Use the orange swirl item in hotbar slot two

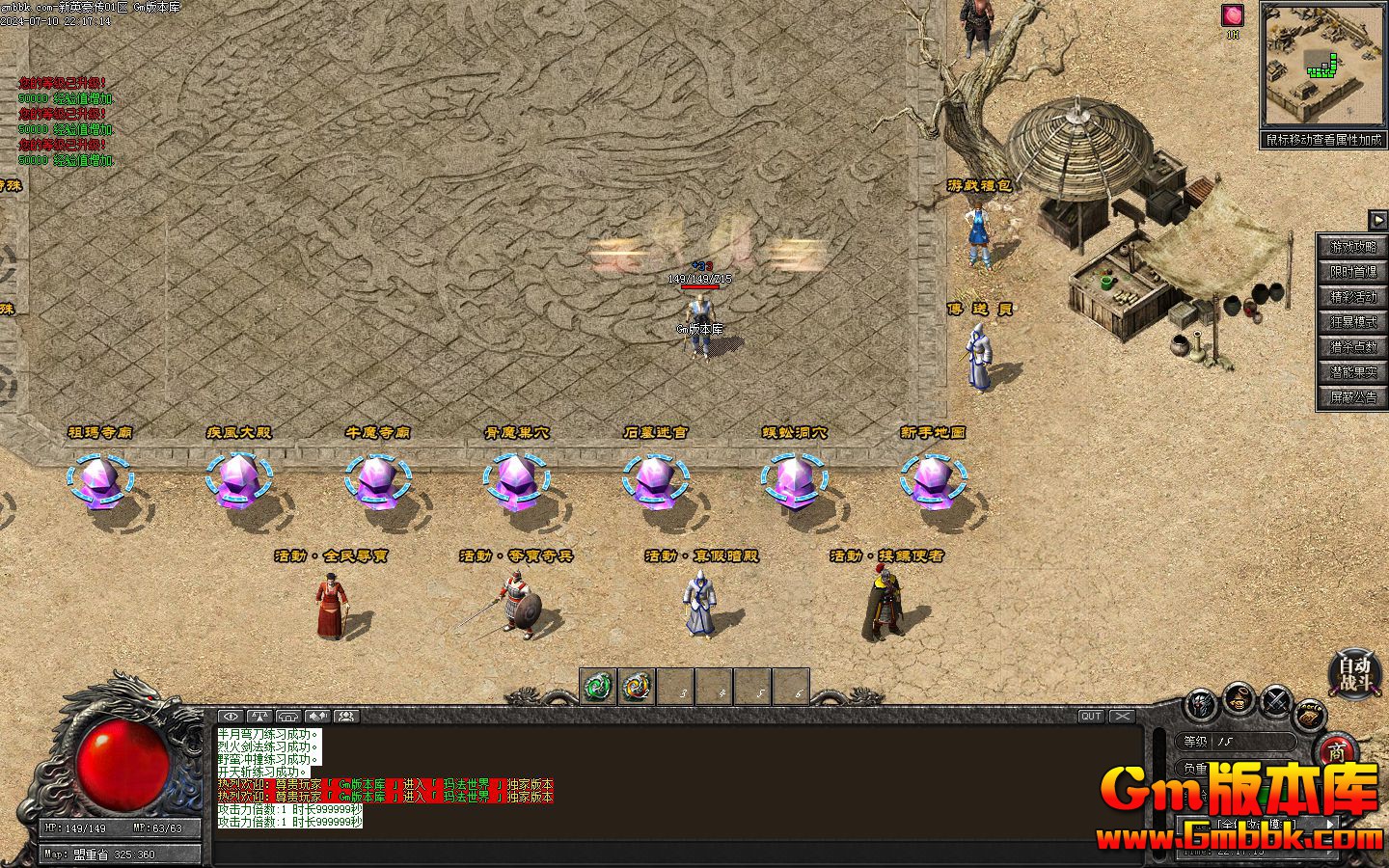637,687
